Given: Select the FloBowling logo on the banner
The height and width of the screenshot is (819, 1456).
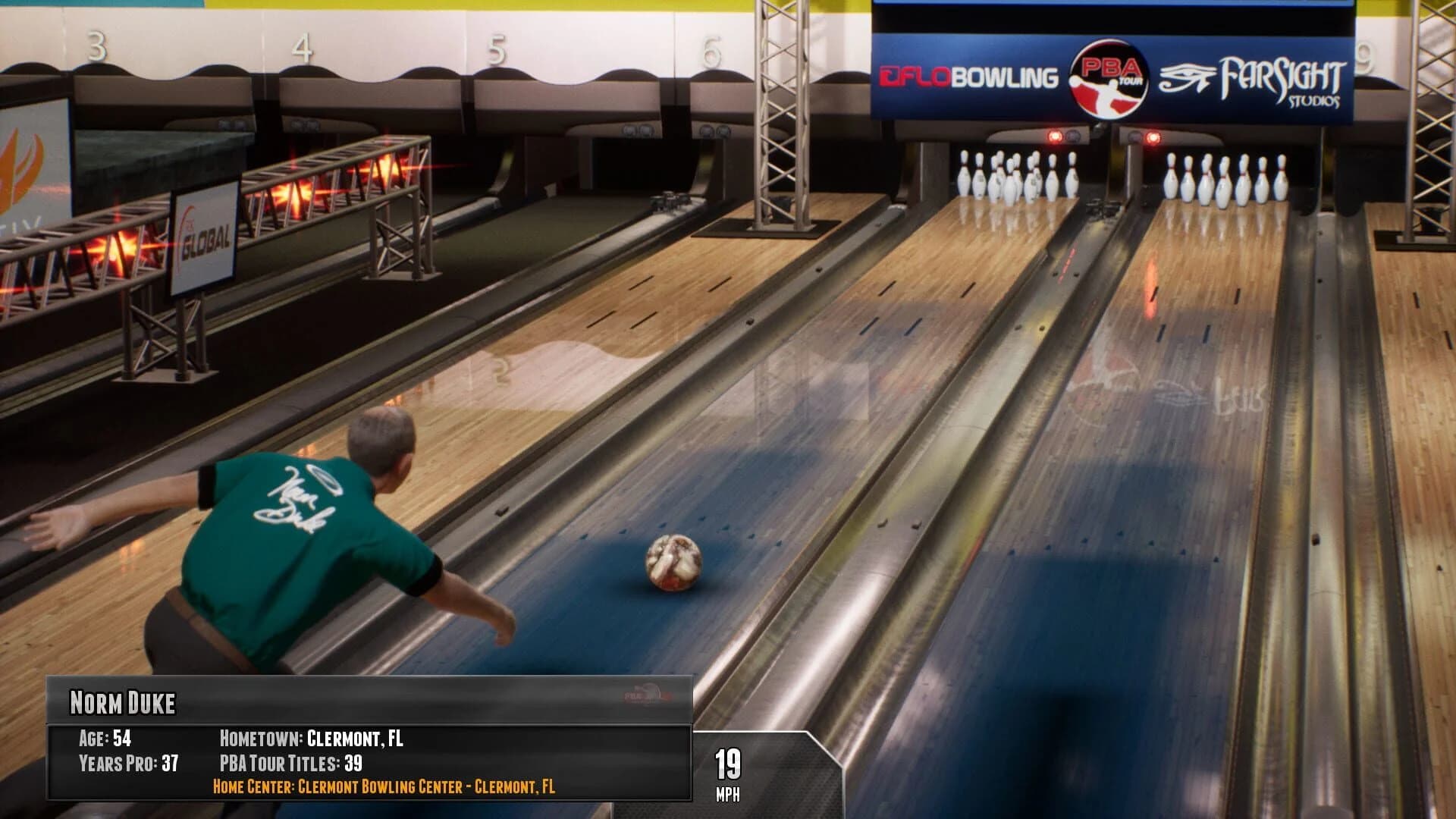Looking at the screenshot, I should click(x=971, y=76).
